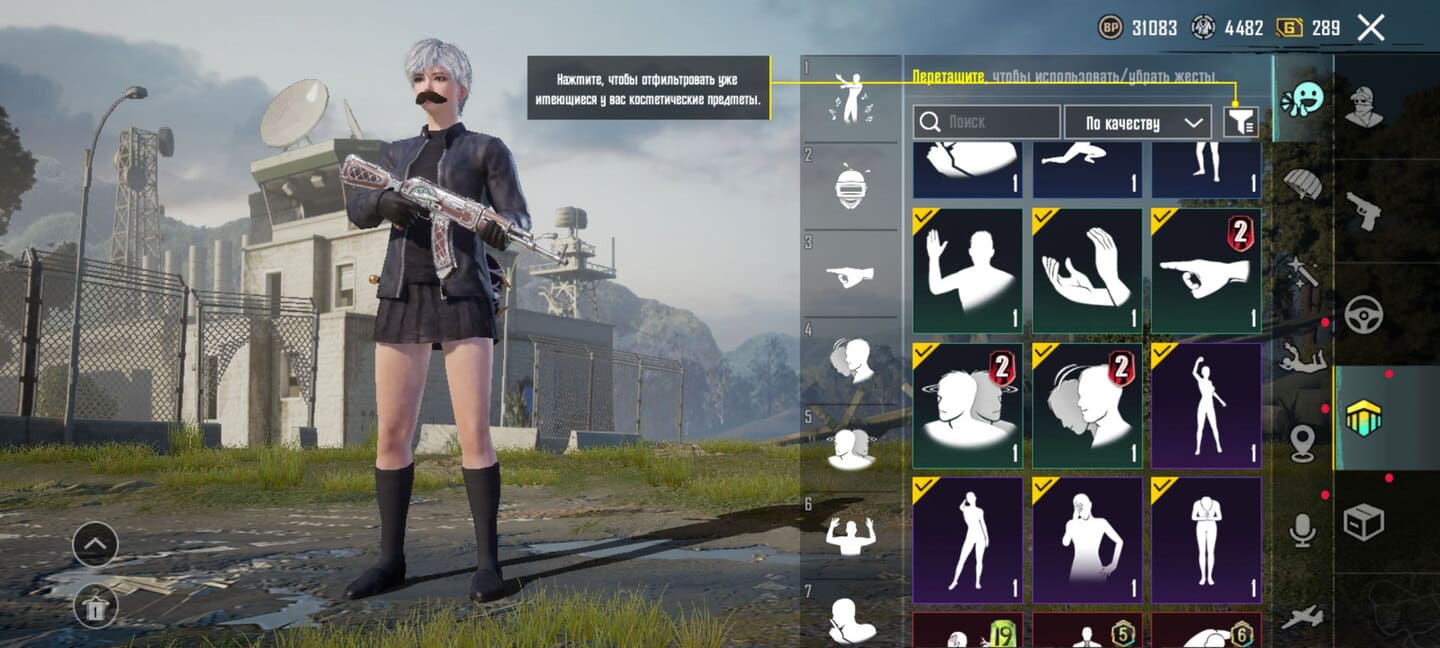Select equipped emote slot 2 with helmet
The width and height of the screenshot is (1440, 648).
(853, 186)
